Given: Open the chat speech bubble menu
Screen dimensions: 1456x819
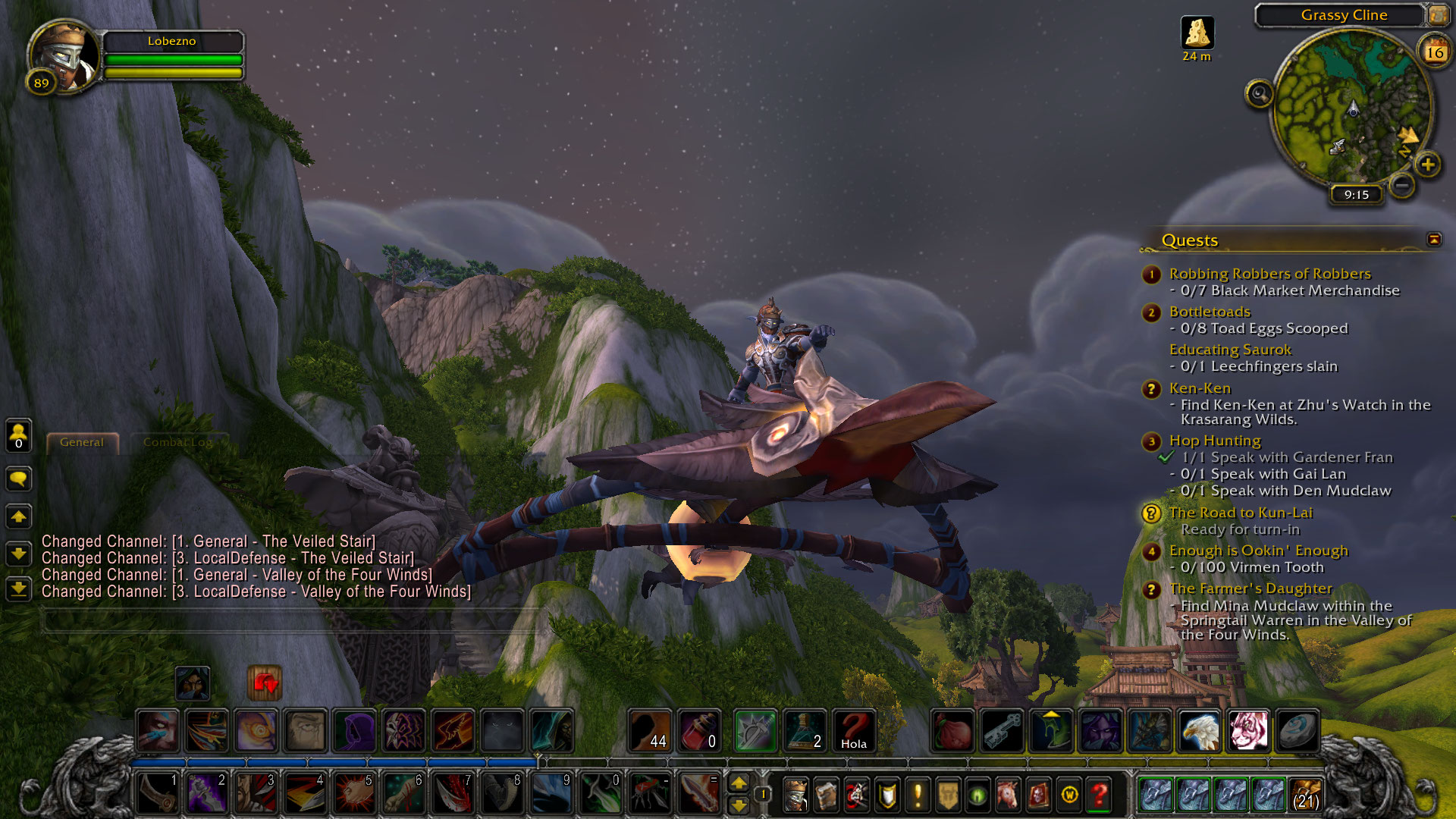Looking at the screenshot, I should tap(18, 479).
